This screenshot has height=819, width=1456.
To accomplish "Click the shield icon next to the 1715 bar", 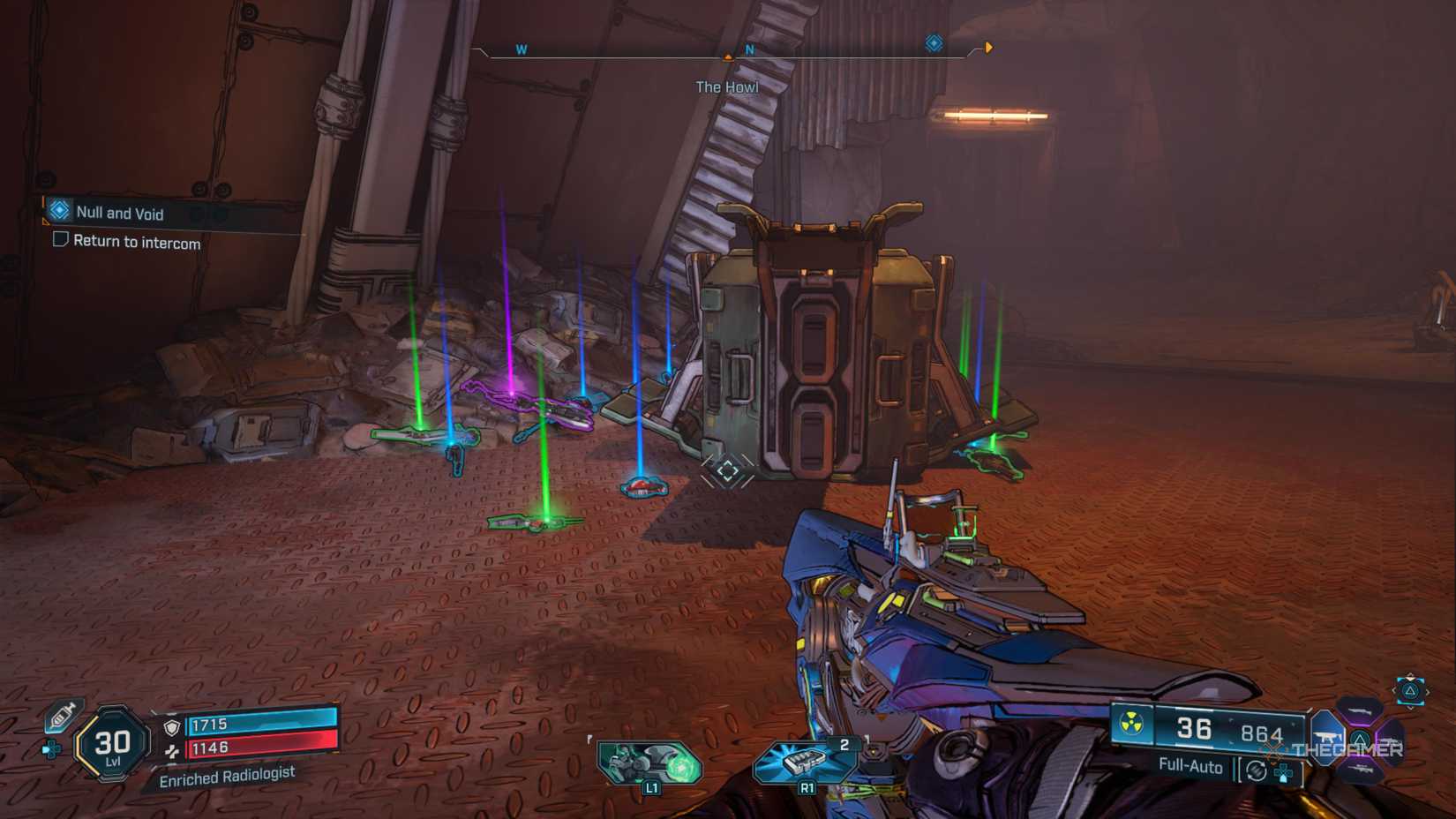I will click(170, 727).
